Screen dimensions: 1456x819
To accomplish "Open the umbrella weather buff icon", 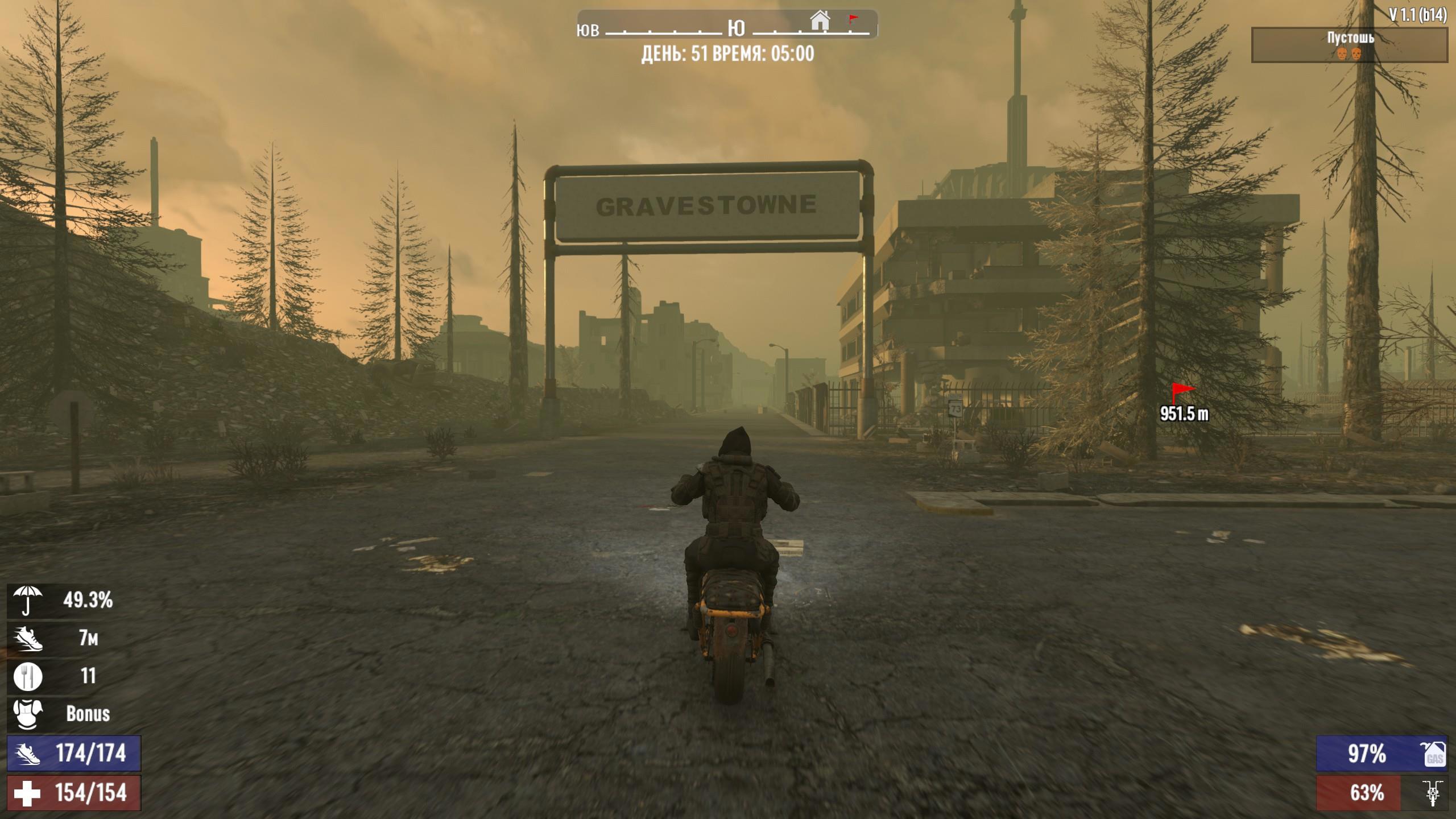I will pos(27,601).
